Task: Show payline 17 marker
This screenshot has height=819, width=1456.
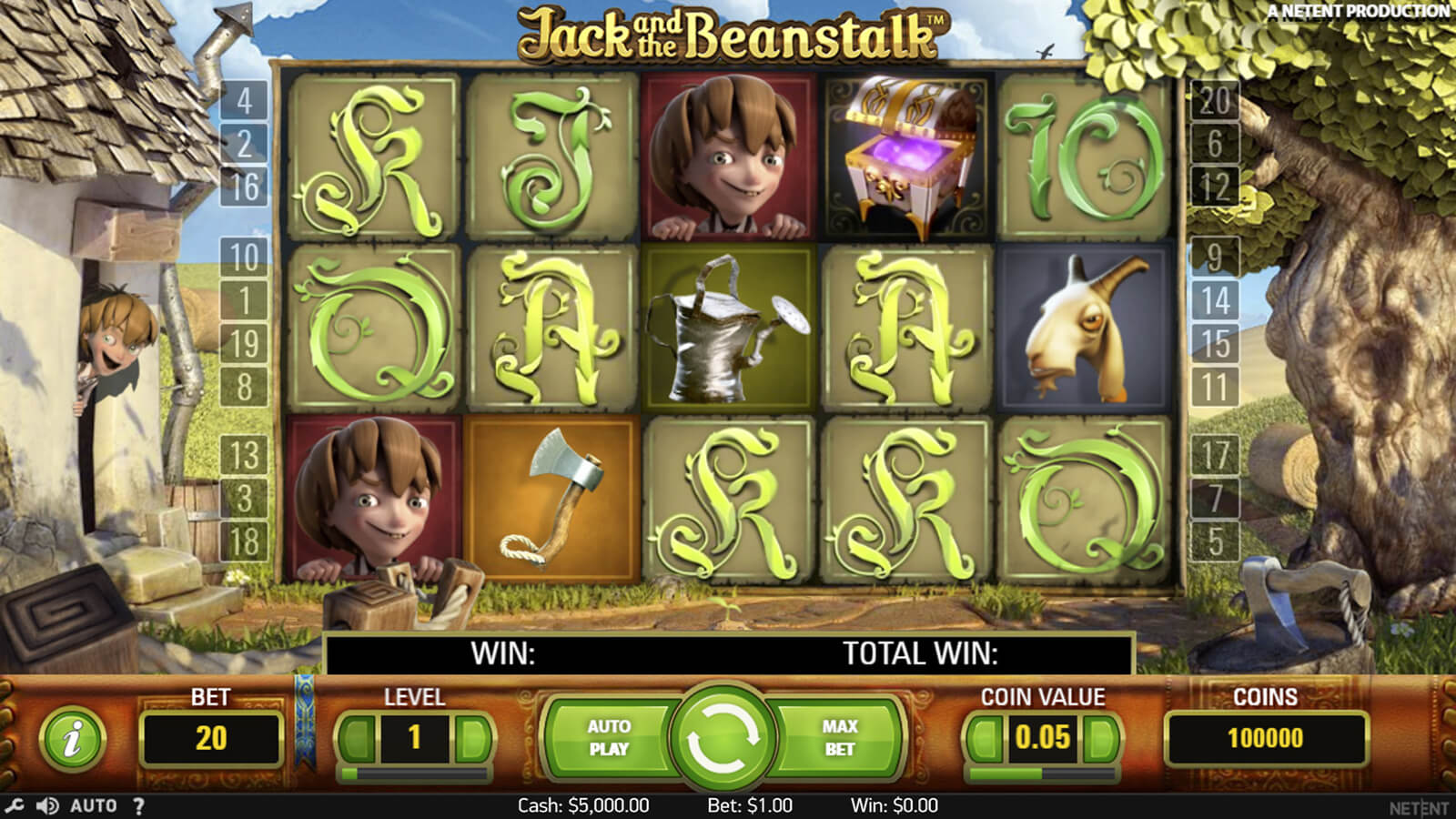Action: [x=1215, y=455]
